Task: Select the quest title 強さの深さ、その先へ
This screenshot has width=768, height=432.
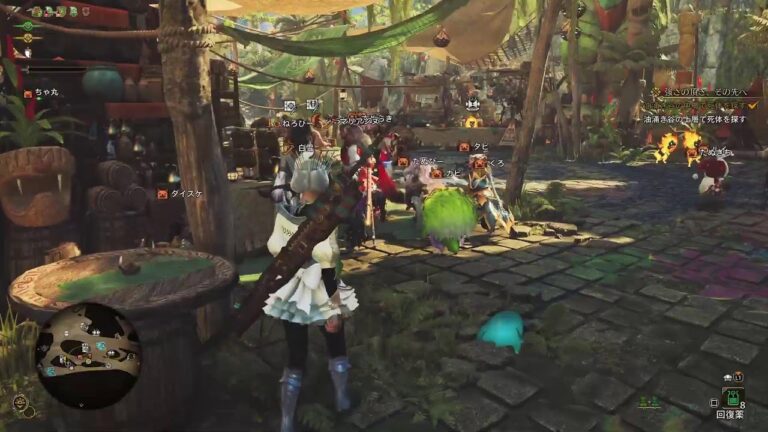Action: [x=703, y=91]
